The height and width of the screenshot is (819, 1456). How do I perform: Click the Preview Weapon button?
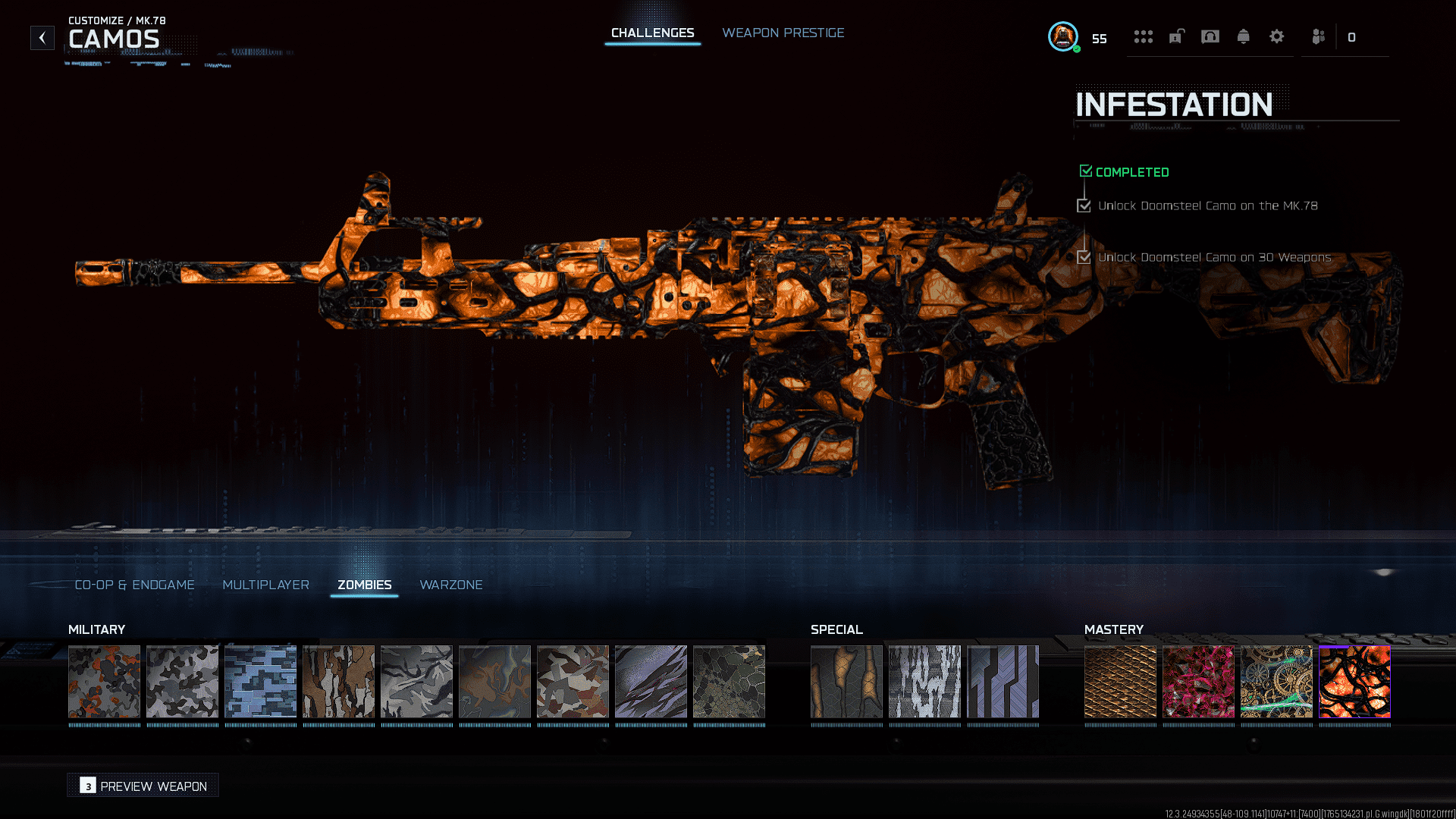[143, 786]
